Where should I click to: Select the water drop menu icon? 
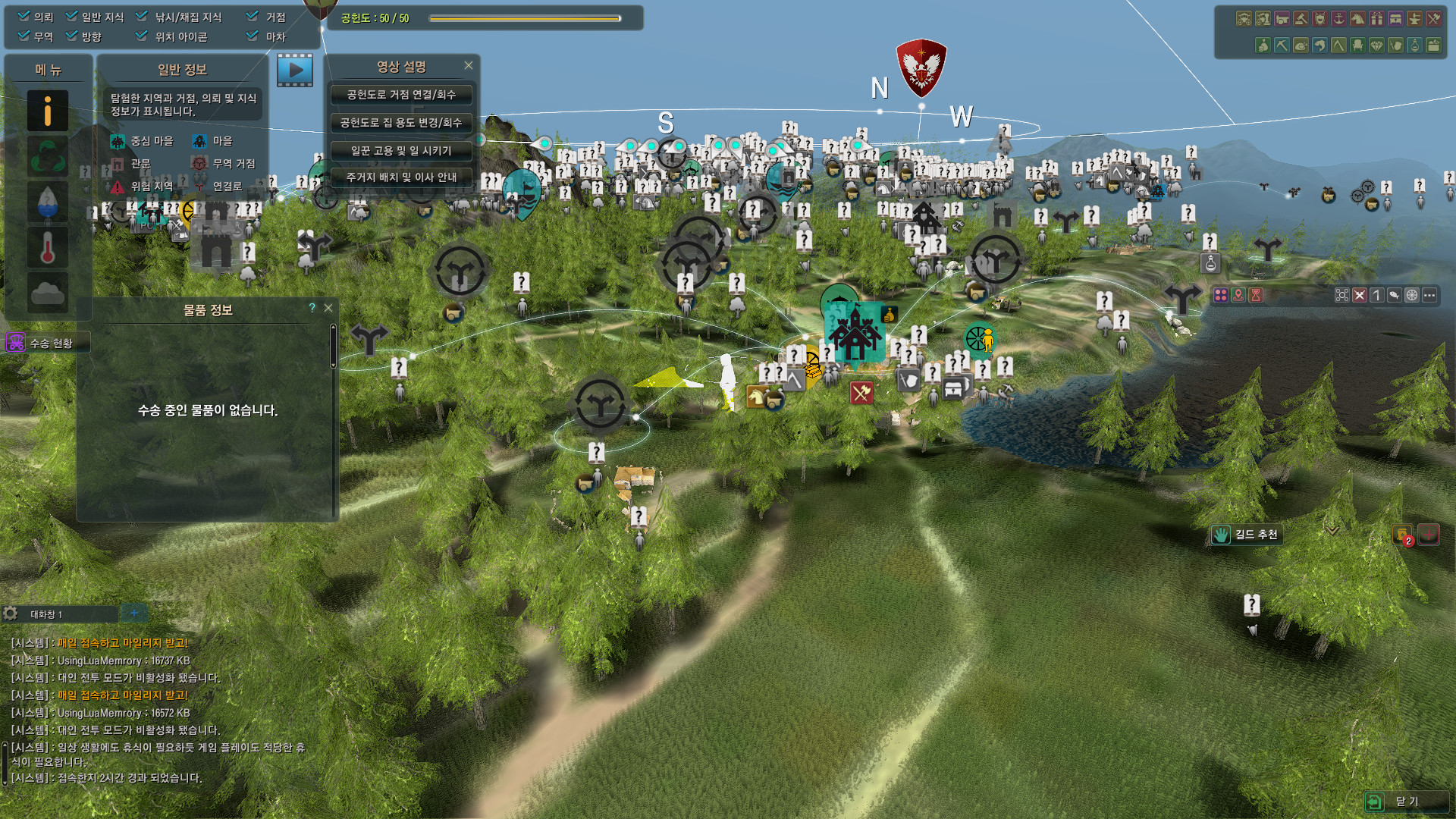(48, 202)
